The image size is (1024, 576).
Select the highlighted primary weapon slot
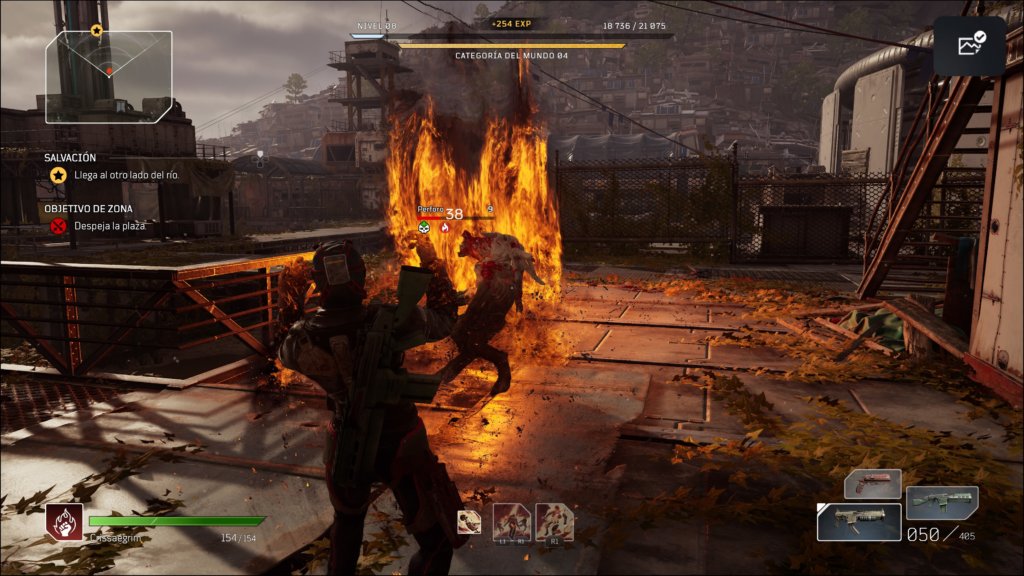[858, 522]
